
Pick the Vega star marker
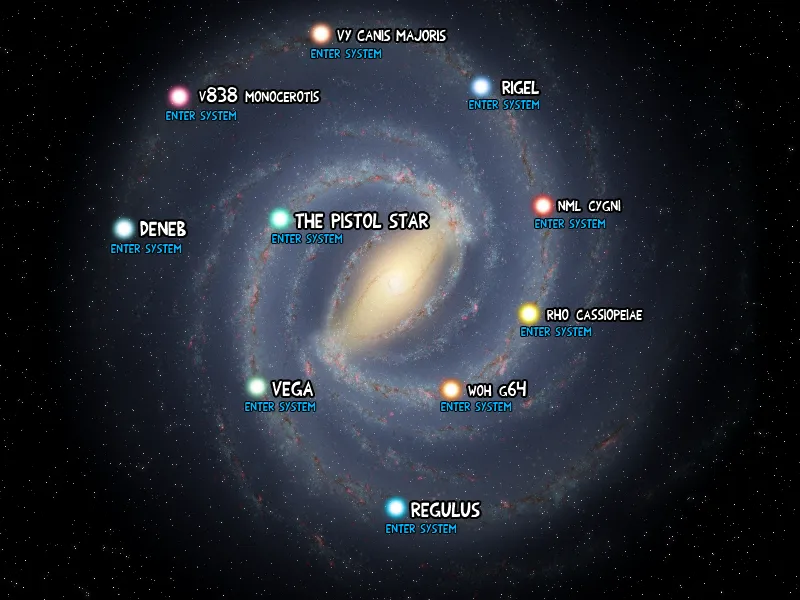pos(258,387)
